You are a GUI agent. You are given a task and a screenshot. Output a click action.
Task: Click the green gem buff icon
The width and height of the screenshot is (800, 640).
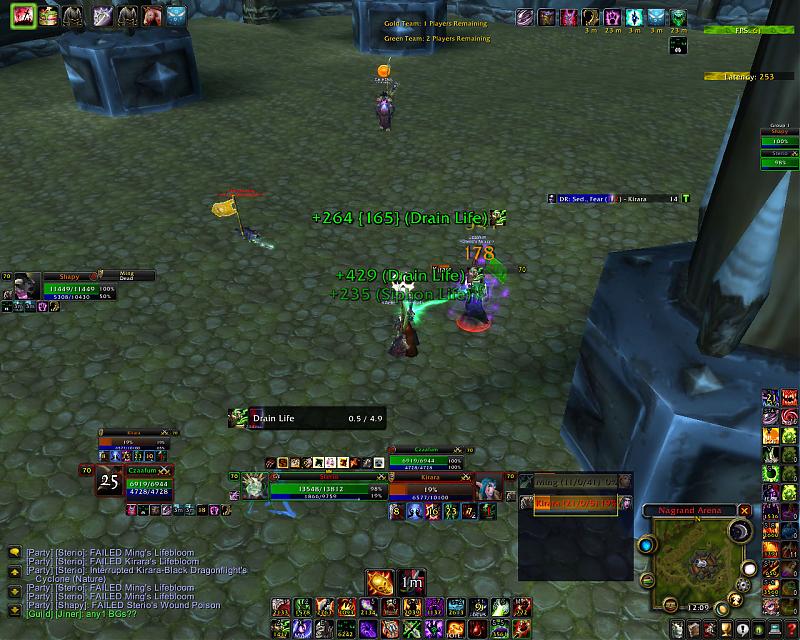[x=679, y=17]
